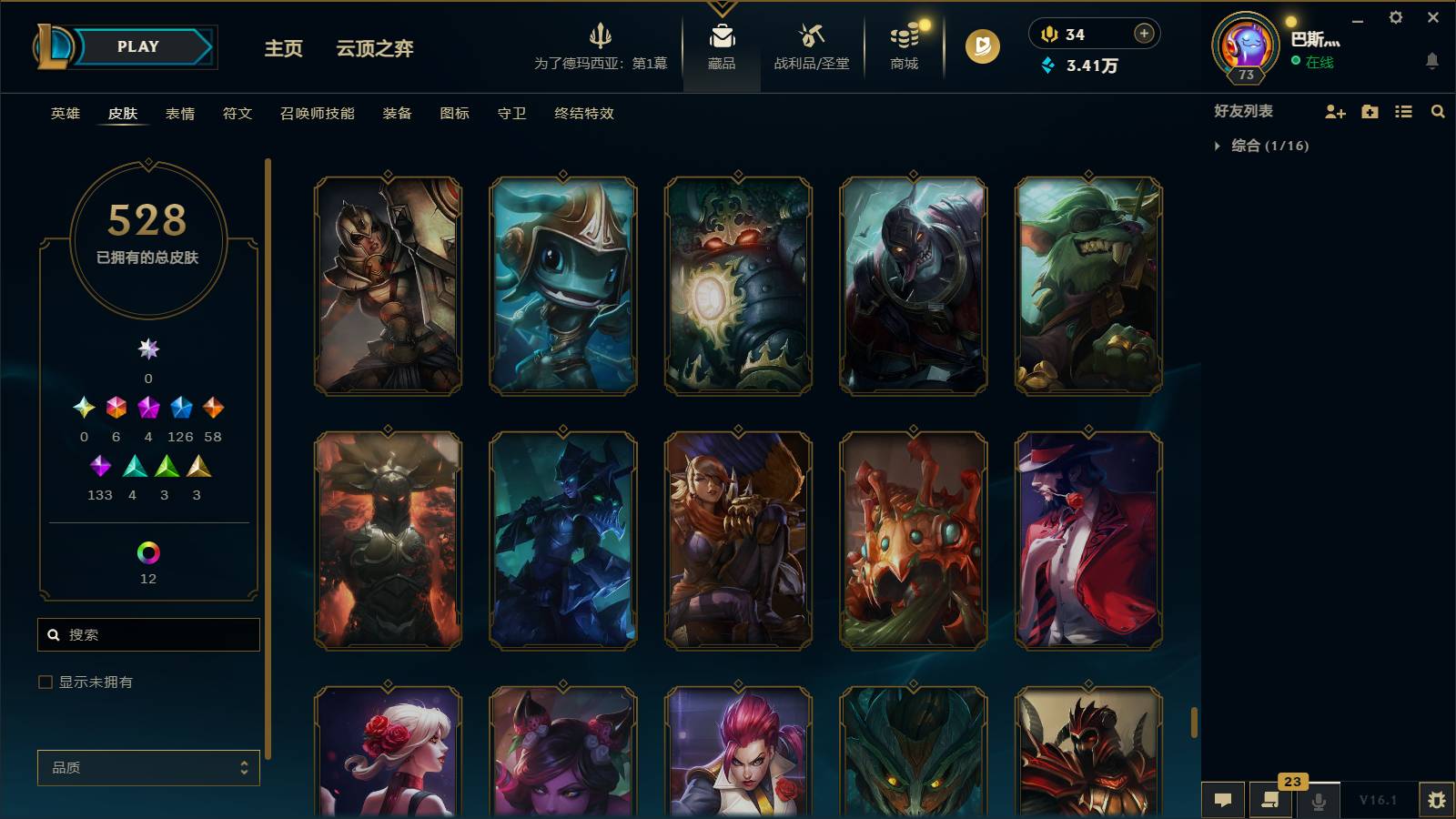This screenshot has height=819, width=1456.
Task: Open chat with the speech bubble icon
Action: point(1223,801)
